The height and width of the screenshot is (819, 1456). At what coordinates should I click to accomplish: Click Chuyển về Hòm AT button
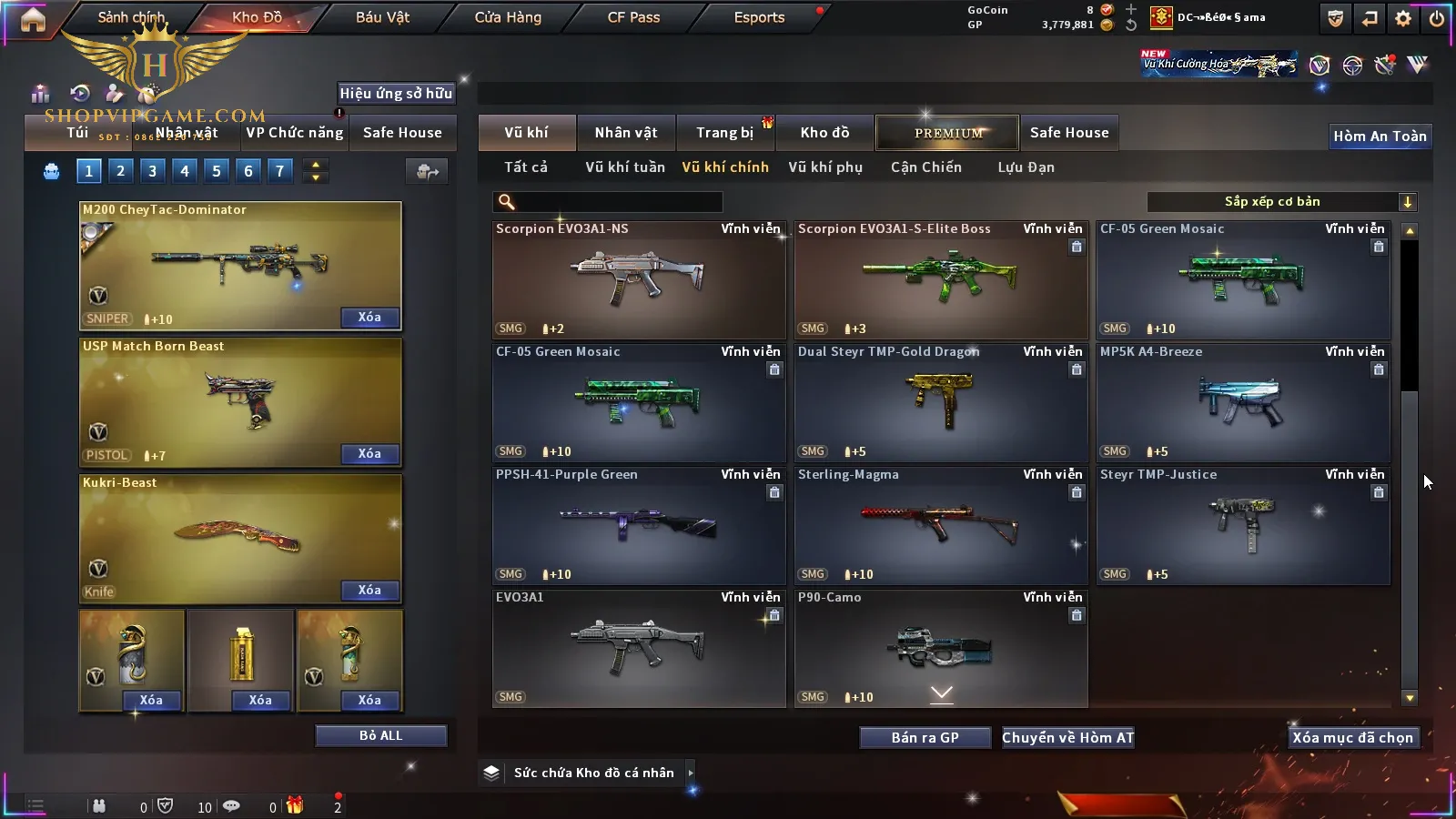[1067, 738]
